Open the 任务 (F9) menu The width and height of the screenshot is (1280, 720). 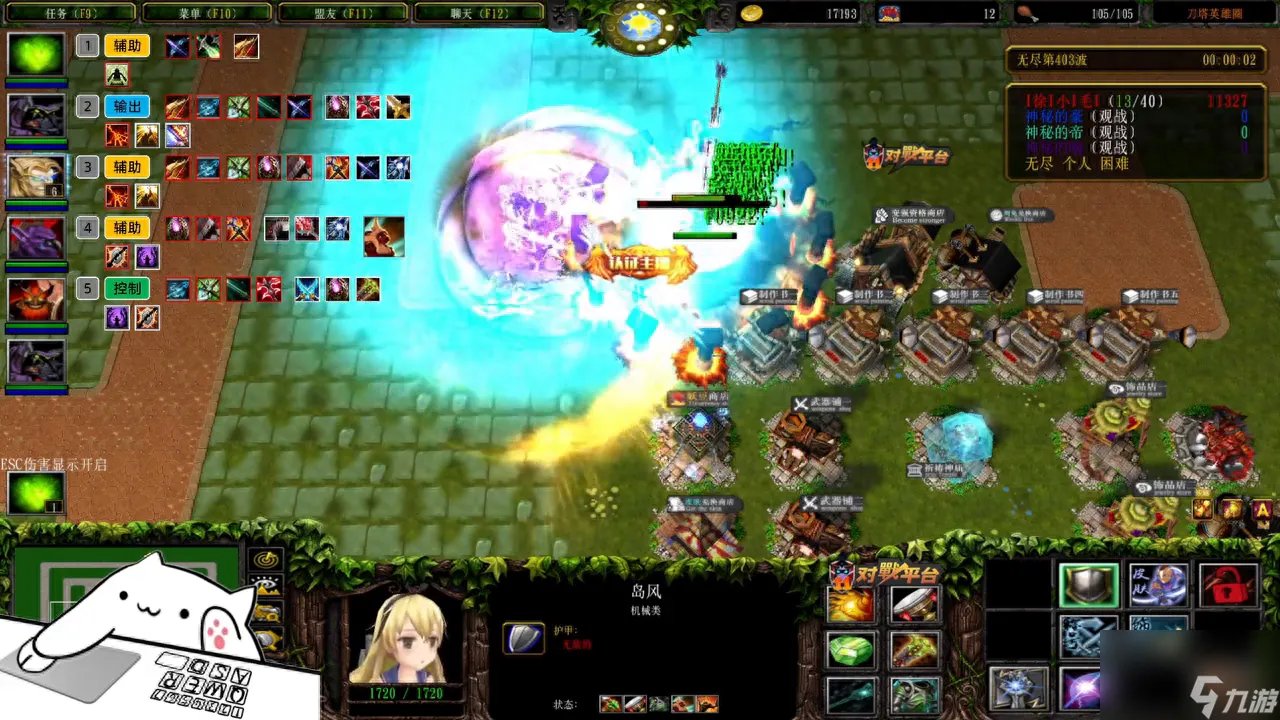[68, 13]
